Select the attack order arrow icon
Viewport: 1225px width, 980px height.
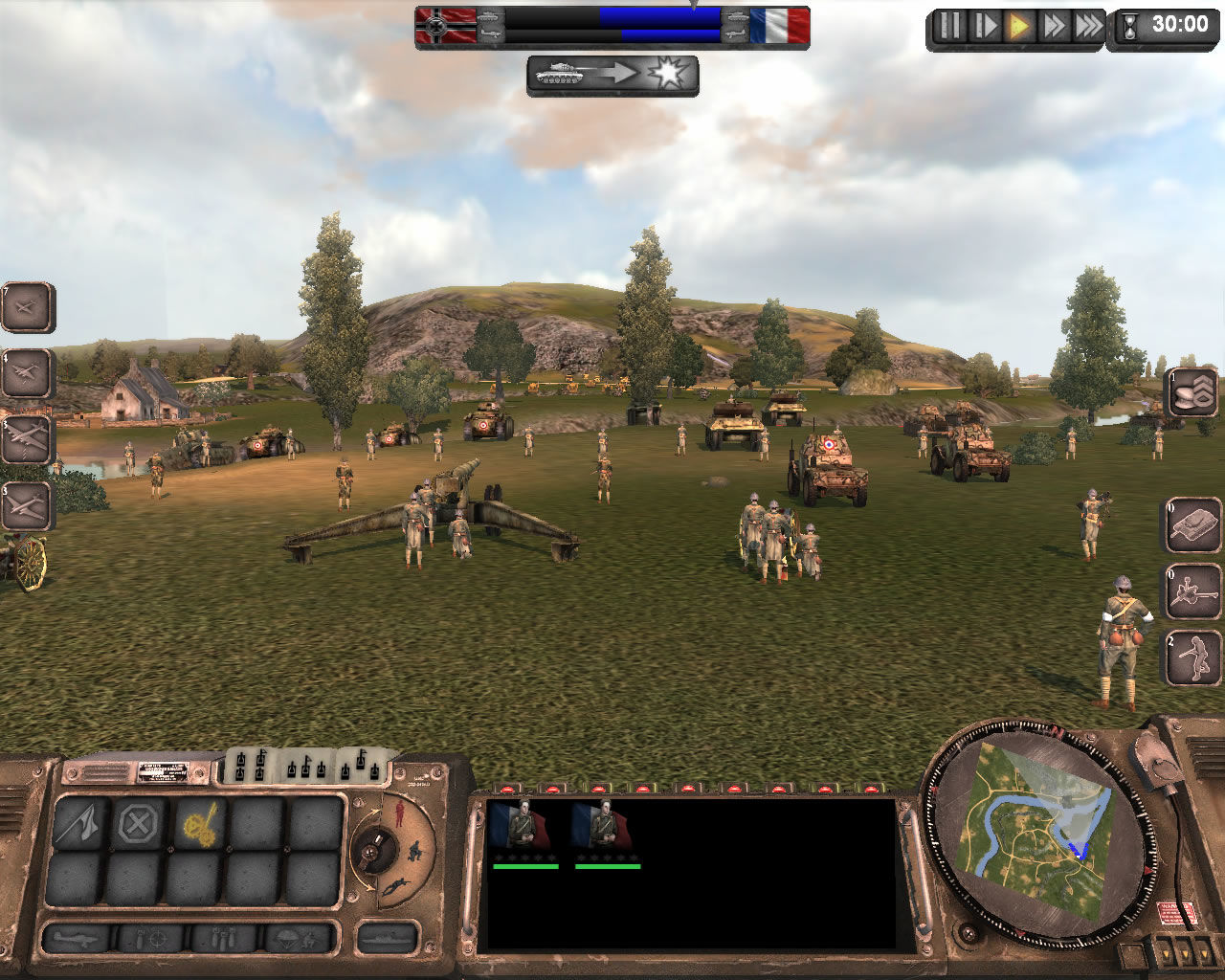78,821
